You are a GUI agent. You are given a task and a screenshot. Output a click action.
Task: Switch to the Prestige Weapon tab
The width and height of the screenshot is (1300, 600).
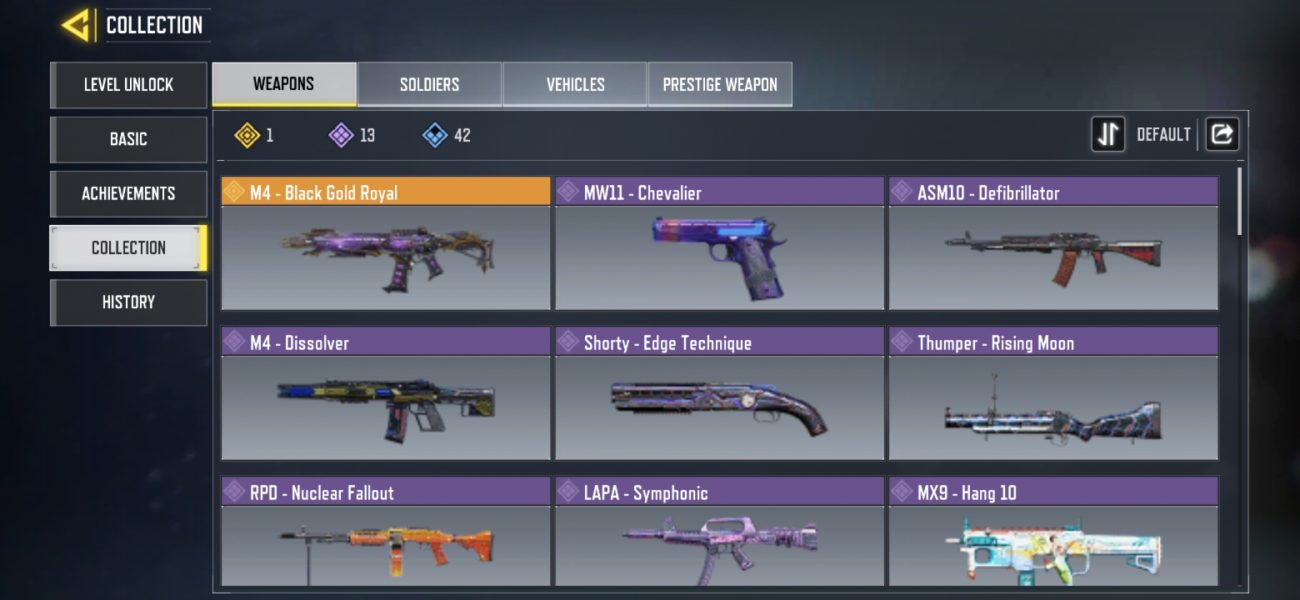click(x=720, y=84)
